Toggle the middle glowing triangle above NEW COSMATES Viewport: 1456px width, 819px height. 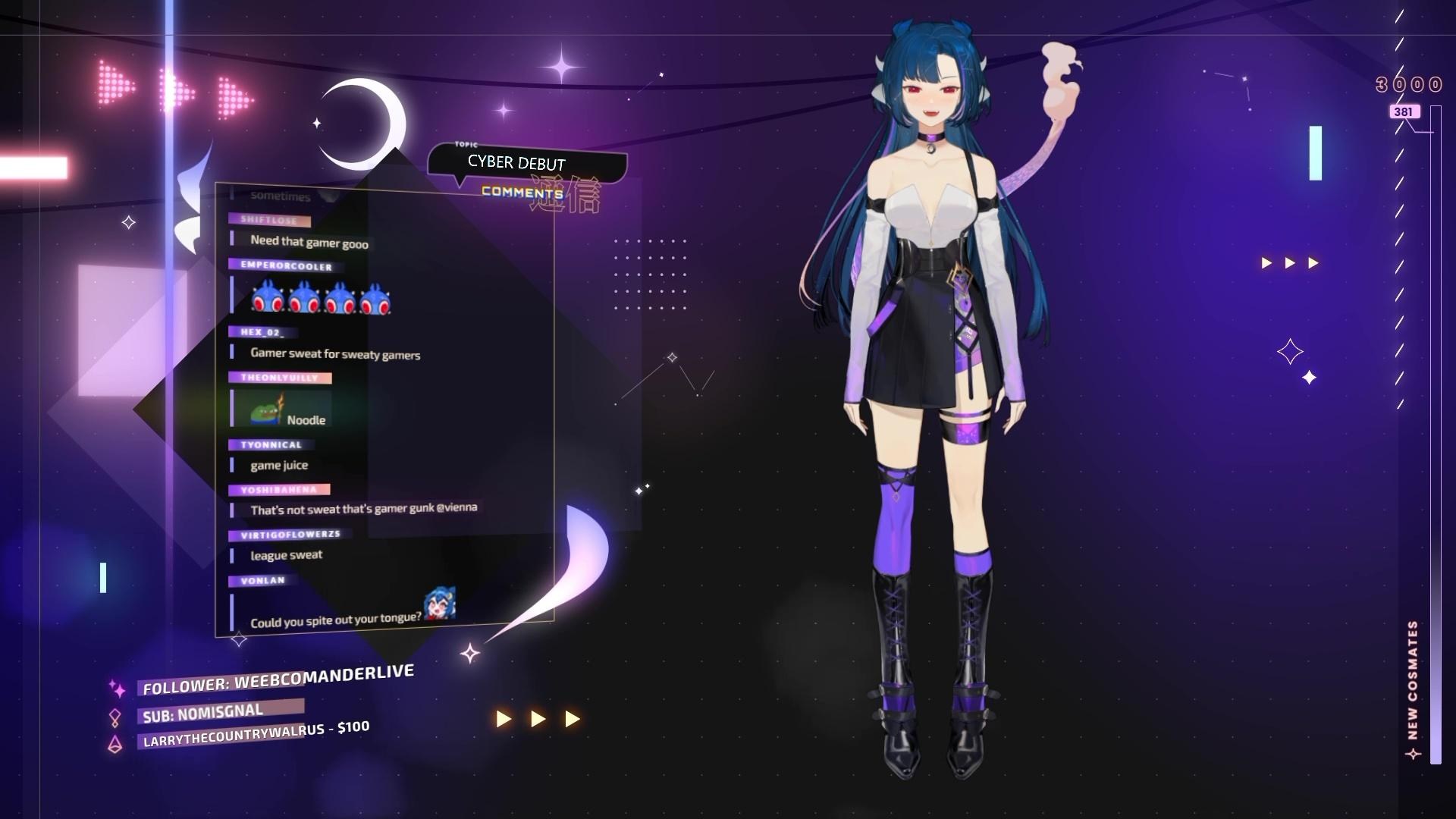(1289, 262)
